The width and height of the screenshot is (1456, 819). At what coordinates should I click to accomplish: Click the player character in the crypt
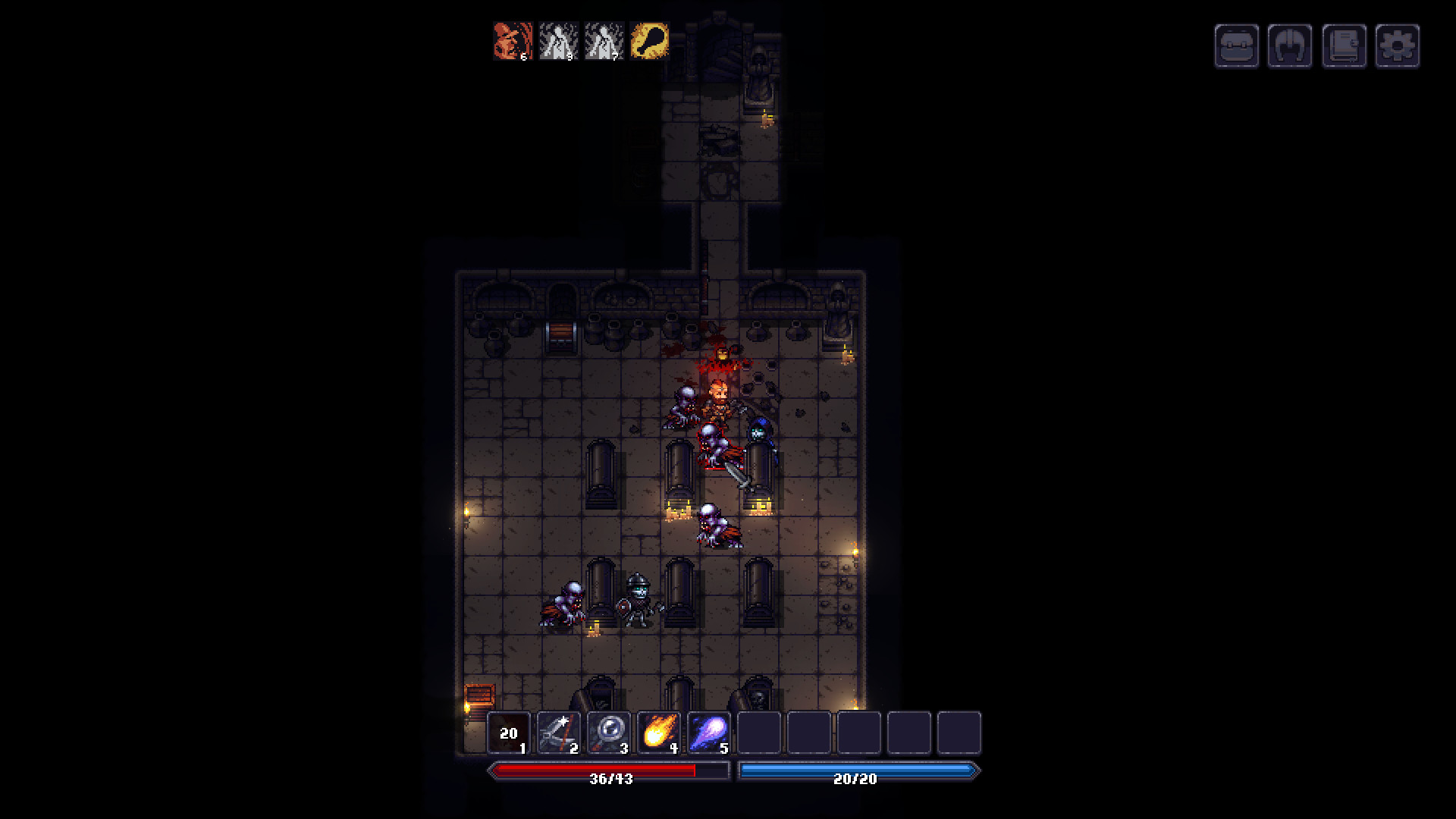[x=720, y=394]
